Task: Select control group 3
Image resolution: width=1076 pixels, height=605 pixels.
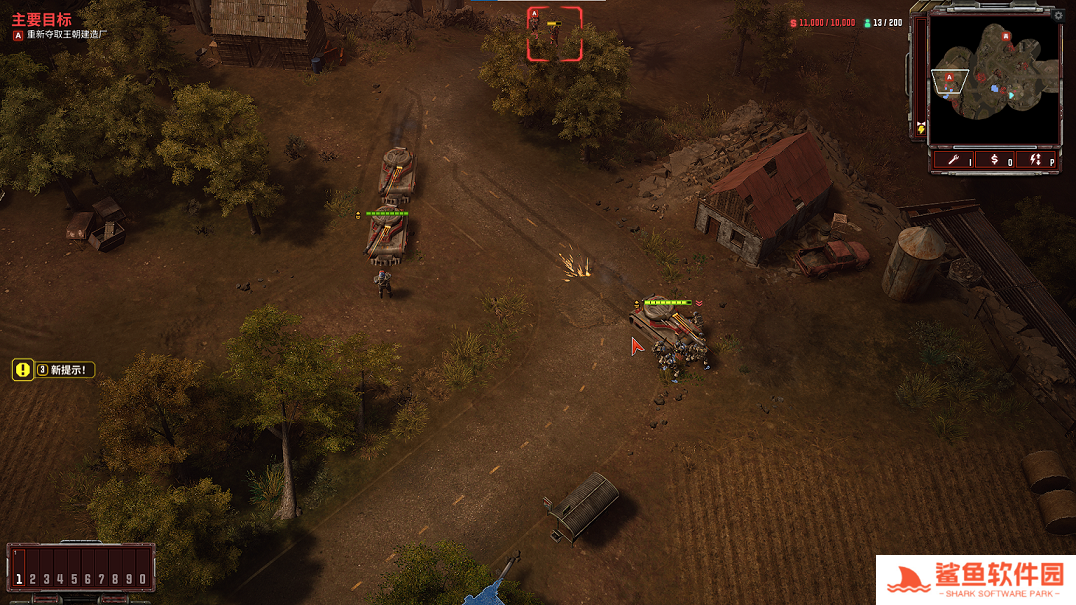Action: pos(46,578)
